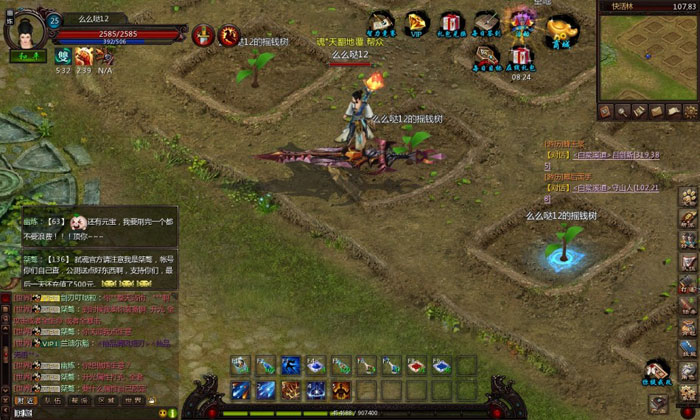The image size is (700, 420).
Task: Open the gold ingot shop icon
Action: [x=561, y=24]
